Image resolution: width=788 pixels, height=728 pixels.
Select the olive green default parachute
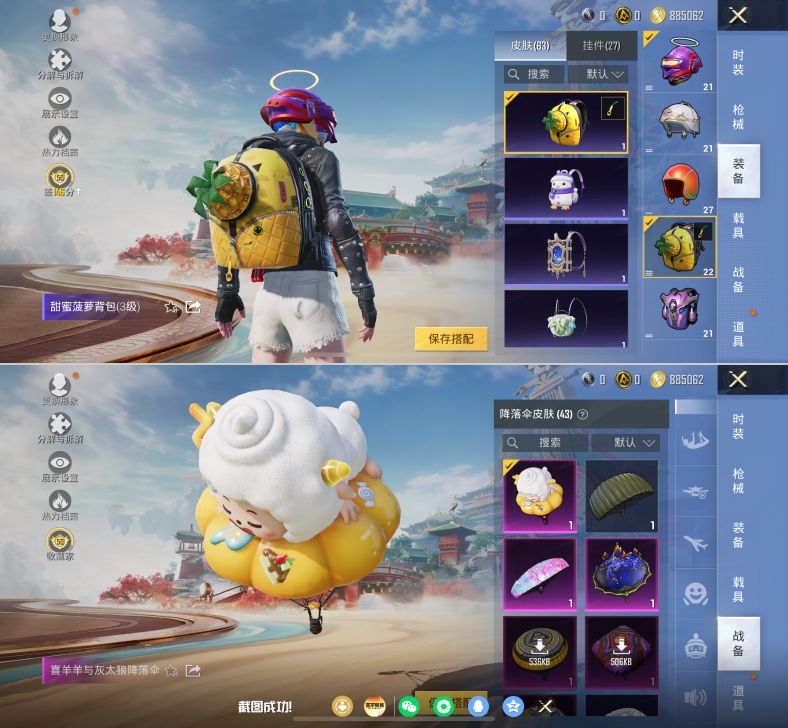(621, 495)
